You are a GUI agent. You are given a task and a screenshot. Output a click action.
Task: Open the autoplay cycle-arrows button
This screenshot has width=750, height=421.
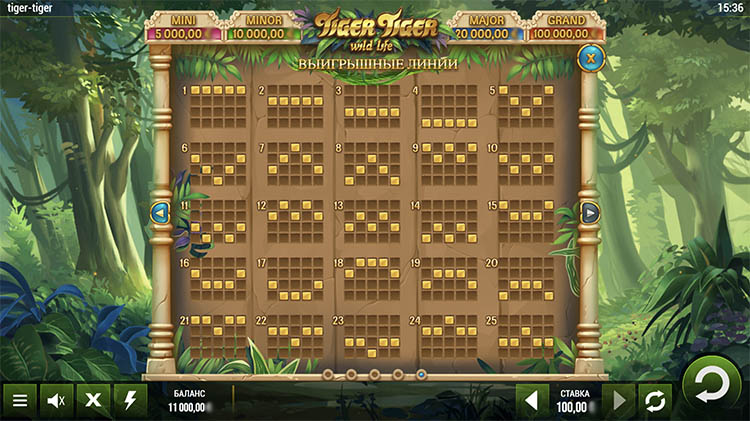(655, 400)
